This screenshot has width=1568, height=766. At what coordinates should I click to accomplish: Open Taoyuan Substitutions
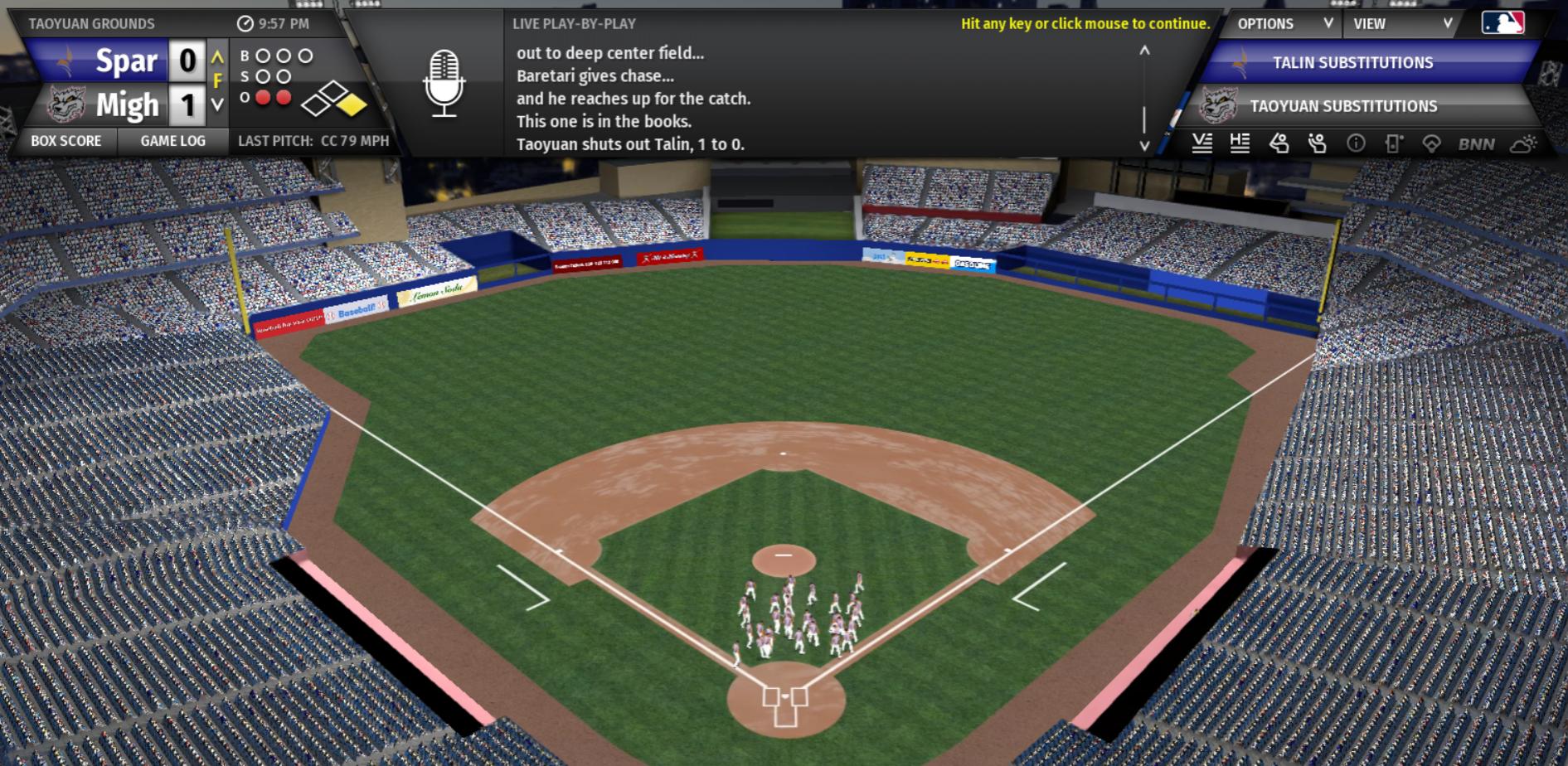pos(1343,106)
